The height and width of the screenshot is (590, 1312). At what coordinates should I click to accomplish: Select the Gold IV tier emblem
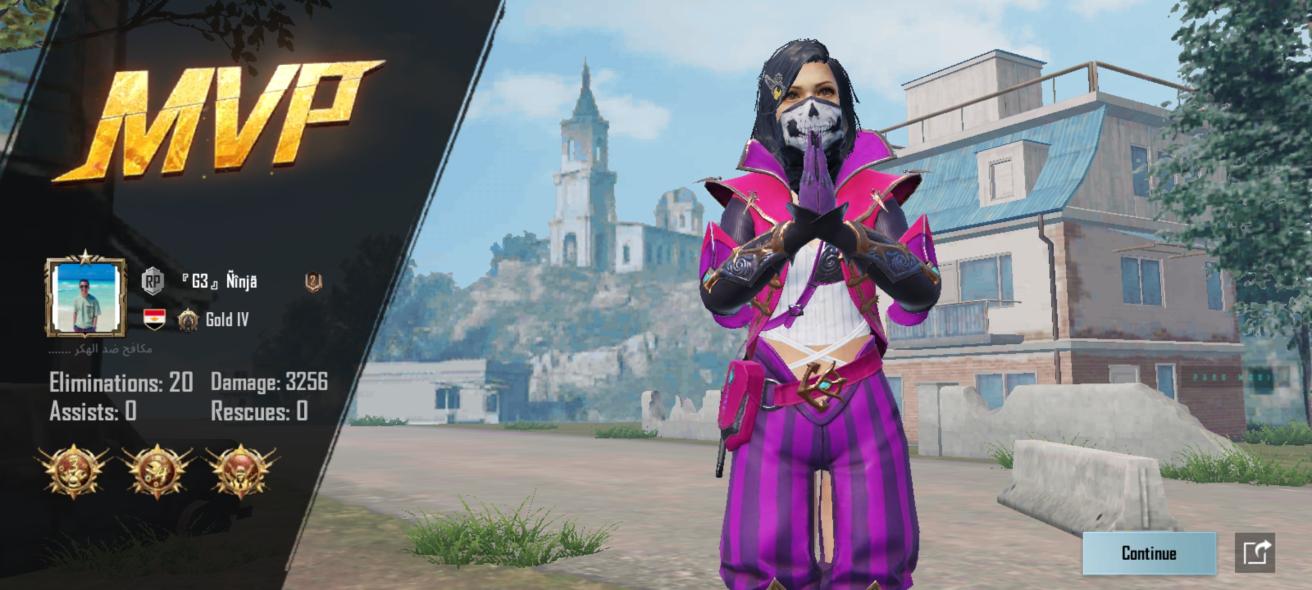click(188, 320)
